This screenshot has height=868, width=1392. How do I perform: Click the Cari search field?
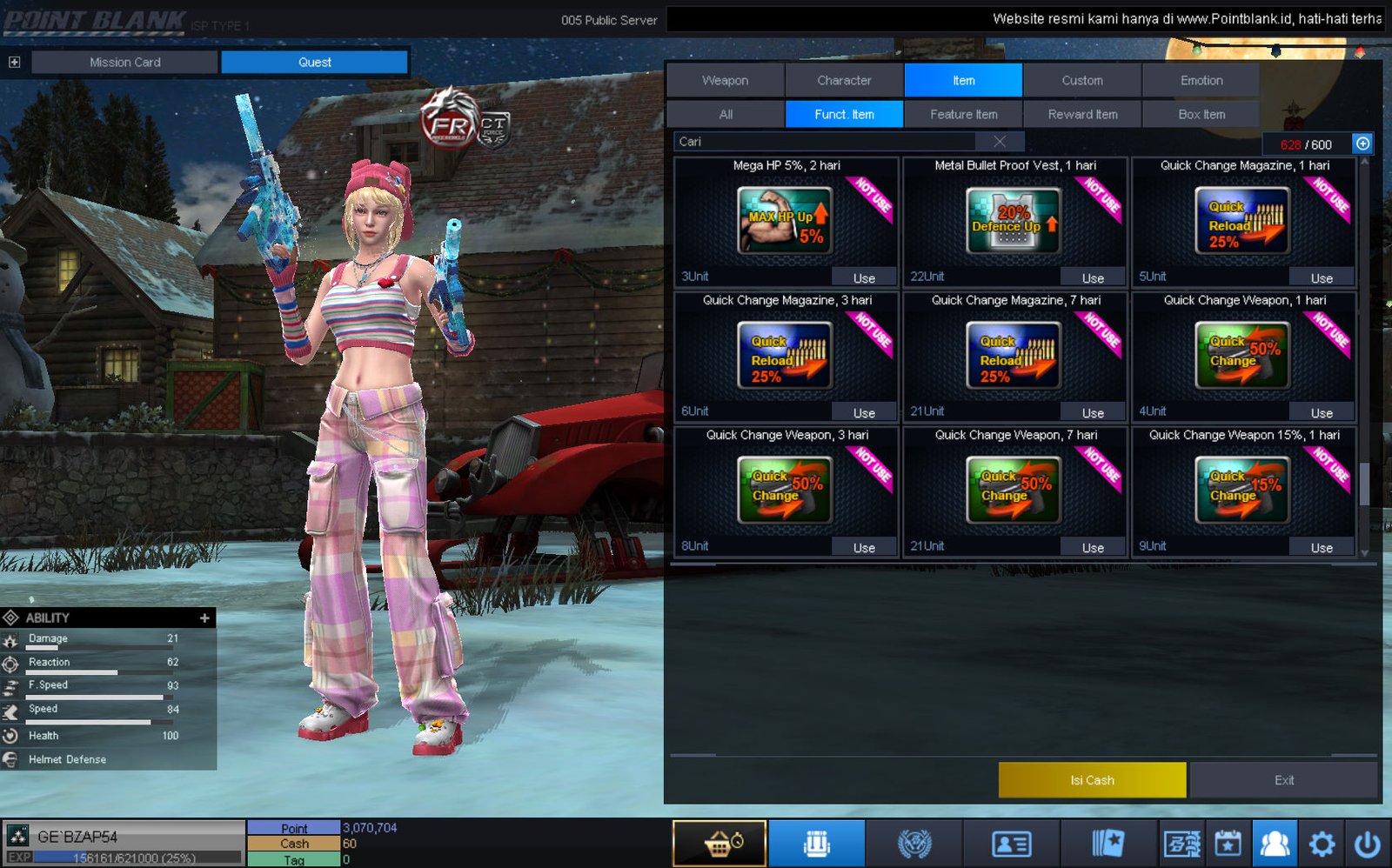[x=826, y=142]
